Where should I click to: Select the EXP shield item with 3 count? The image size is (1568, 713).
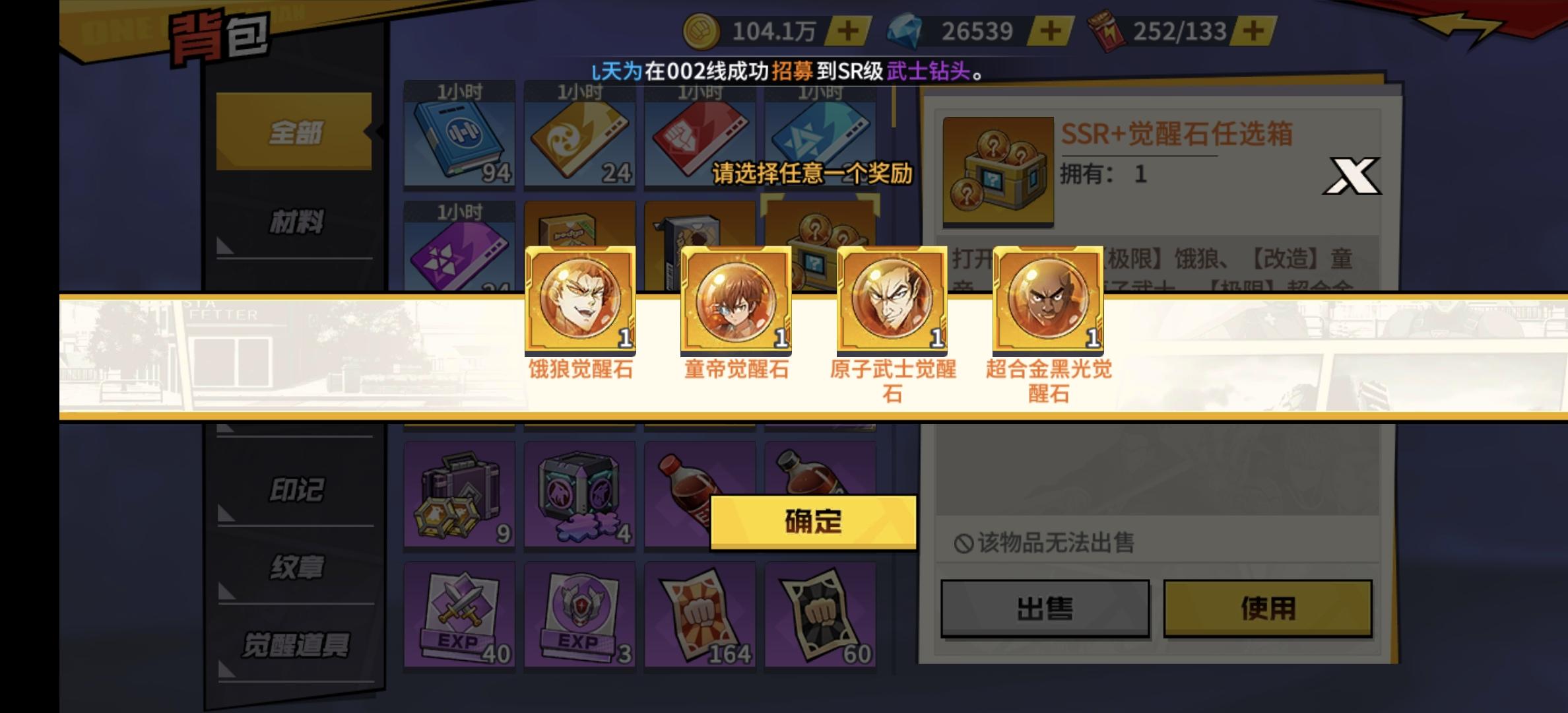(579, 614)
